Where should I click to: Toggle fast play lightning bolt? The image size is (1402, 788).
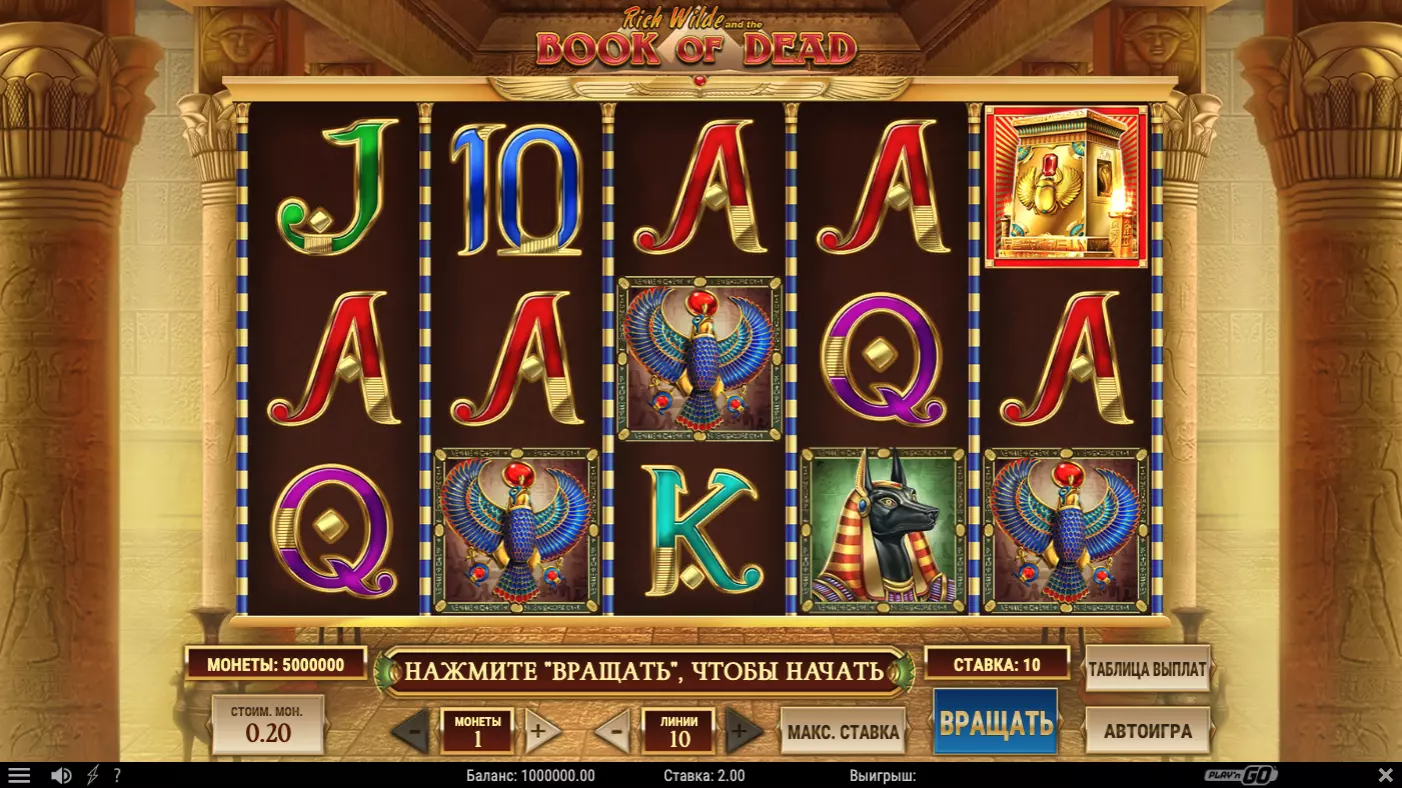click(93, 775)
